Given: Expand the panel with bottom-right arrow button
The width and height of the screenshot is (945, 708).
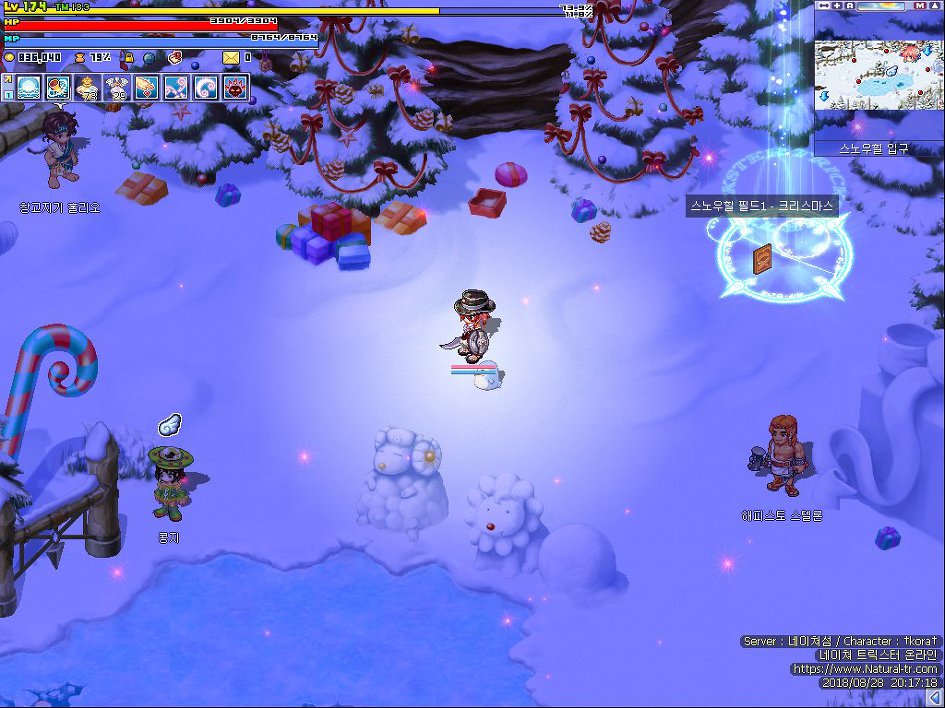Looking at the screenshot, I should (x=934, y=697).
